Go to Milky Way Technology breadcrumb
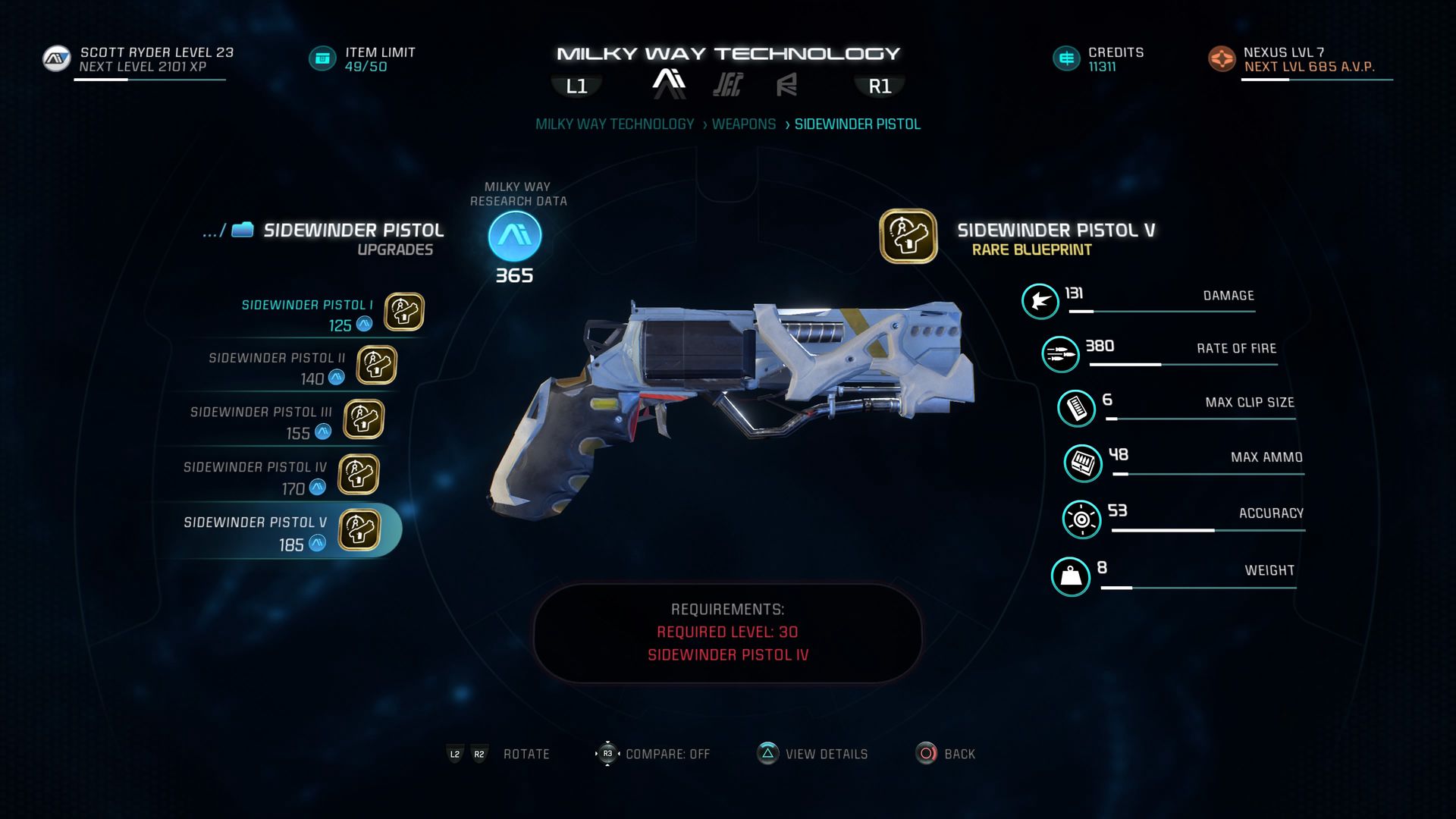Image resolution: width=1456 pixels, height=819 pixels. tap(614, 124)
